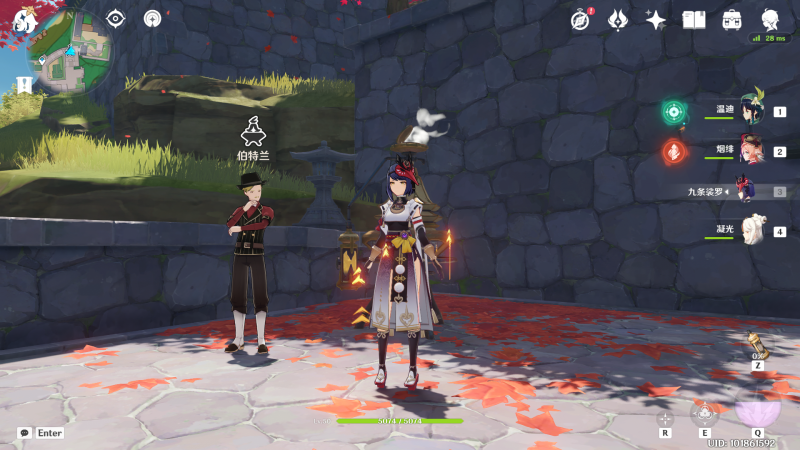Open the Paimon main menu
Viewport: 800px width, 450px height.
pyautogui.click(x=24, y=20)
